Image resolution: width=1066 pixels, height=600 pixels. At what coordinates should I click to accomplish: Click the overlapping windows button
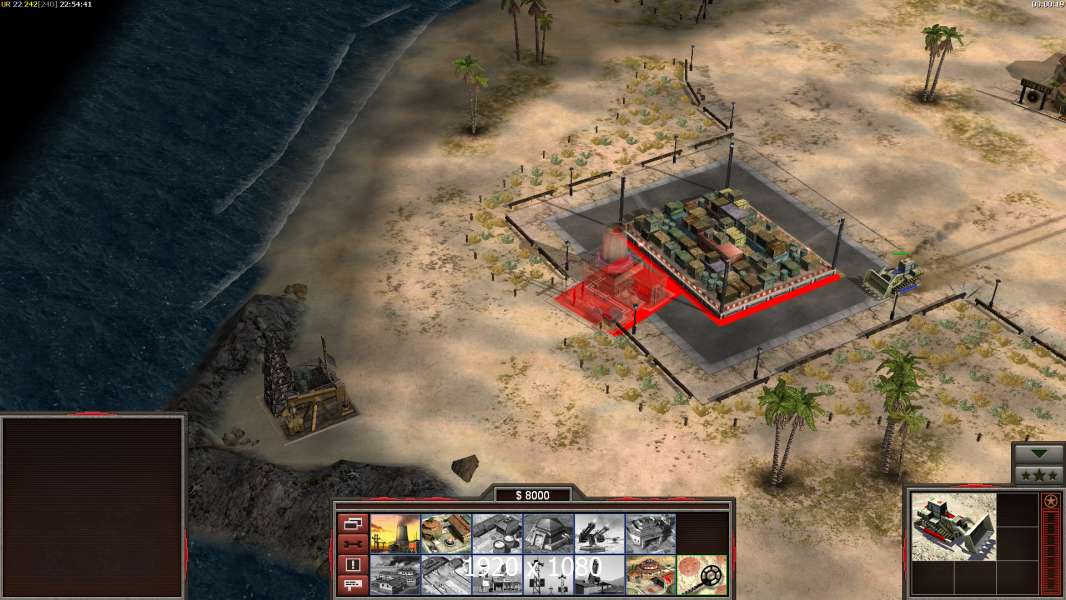(352, 523)
